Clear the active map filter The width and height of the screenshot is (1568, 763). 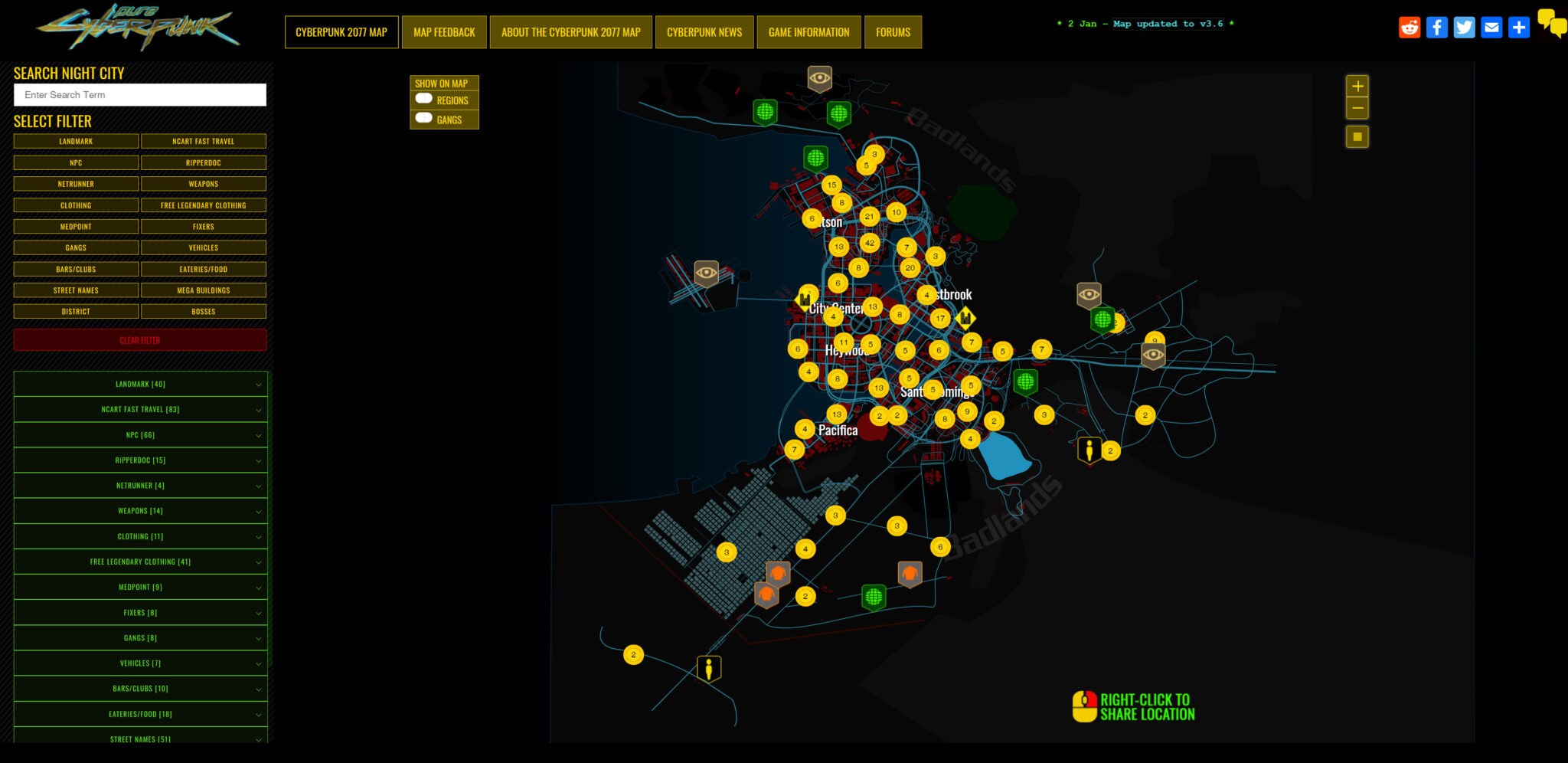pyautogui.click(x=140, y=340)
